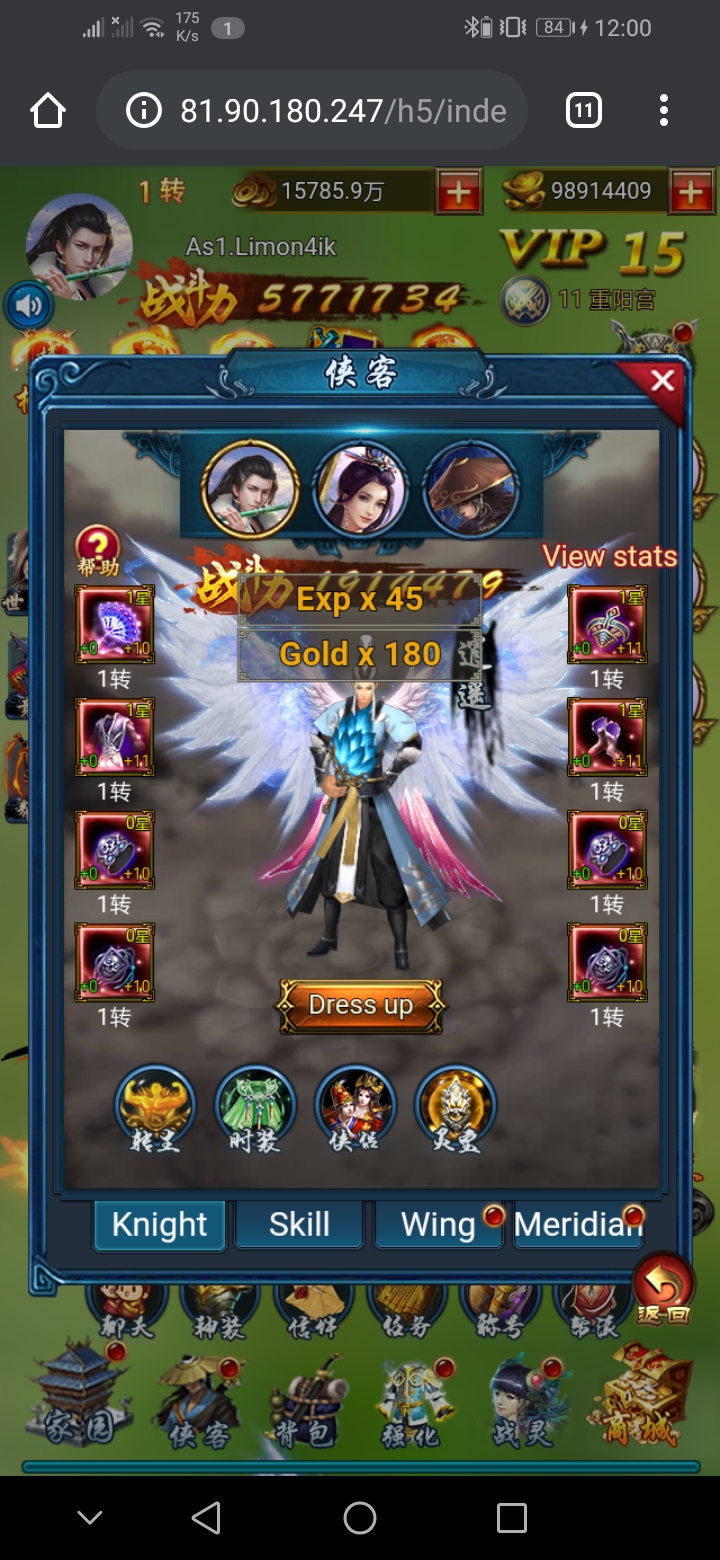
Task: Select the pink fan weapon slot
Action: pyautogui.click(x=114, y=624)
